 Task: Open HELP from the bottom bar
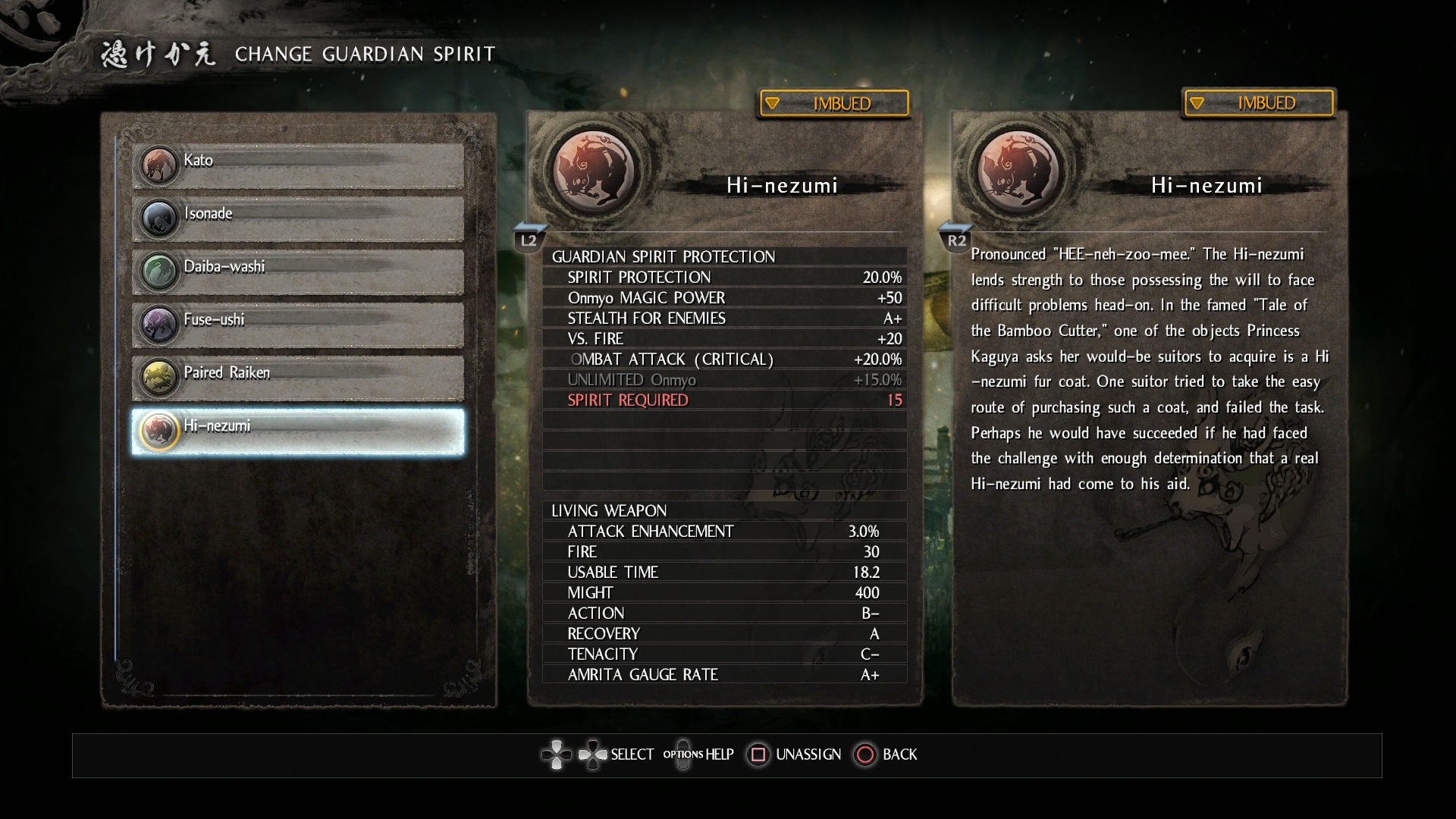coord(698,755)
